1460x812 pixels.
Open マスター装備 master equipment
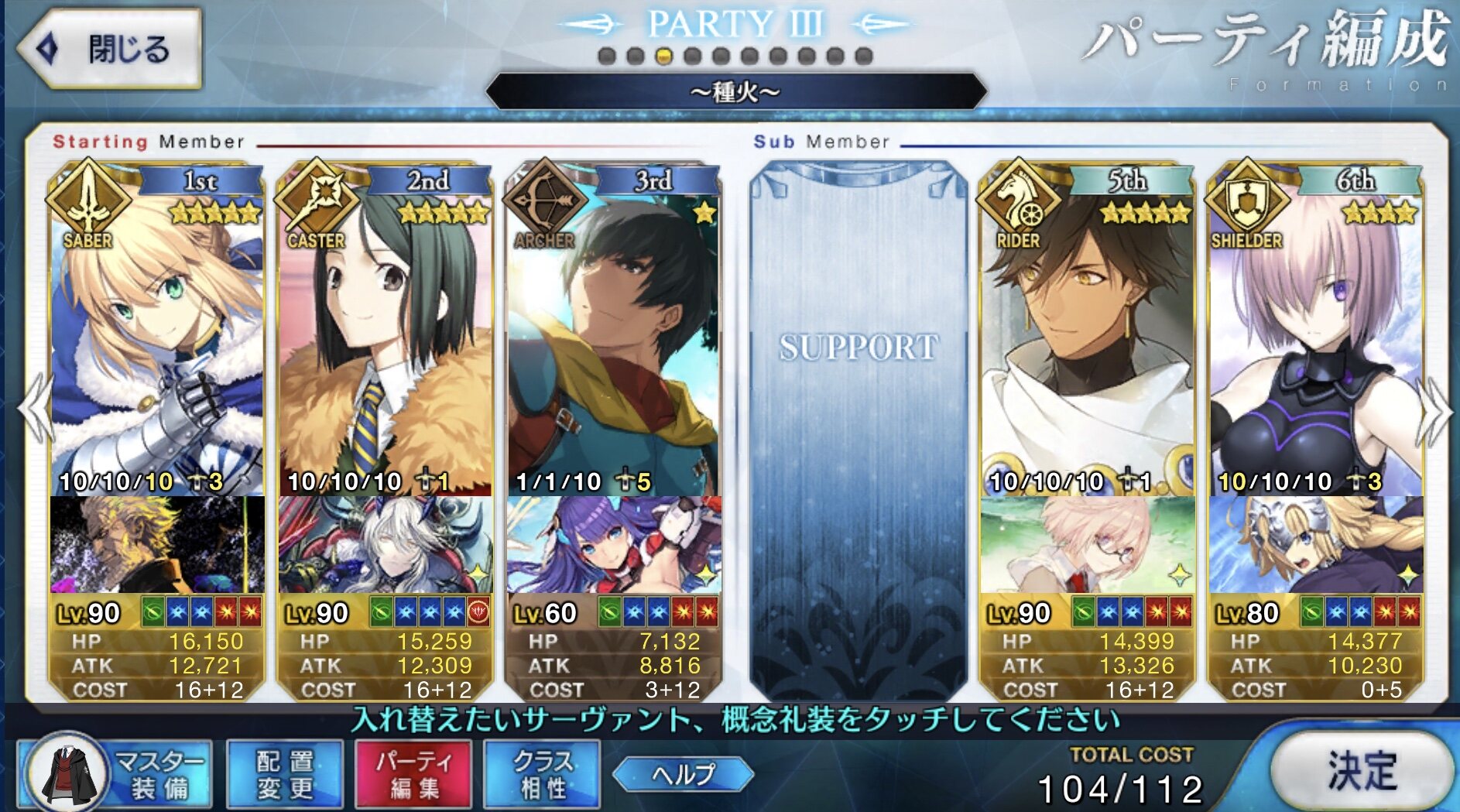click(x=116, y=775)
